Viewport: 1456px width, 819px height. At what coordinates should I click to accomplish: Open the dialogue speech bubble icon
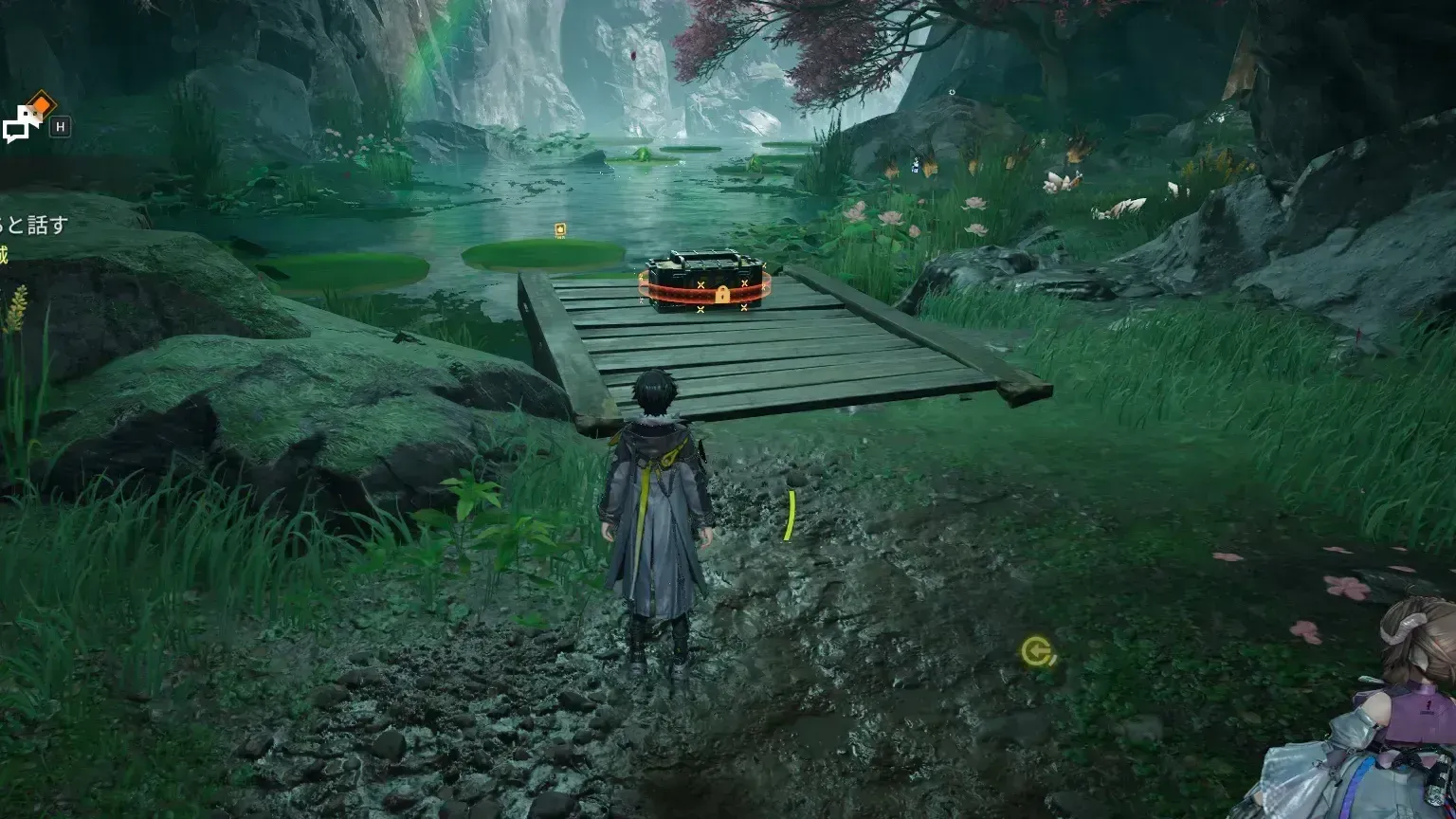click(x=23, y=127)
